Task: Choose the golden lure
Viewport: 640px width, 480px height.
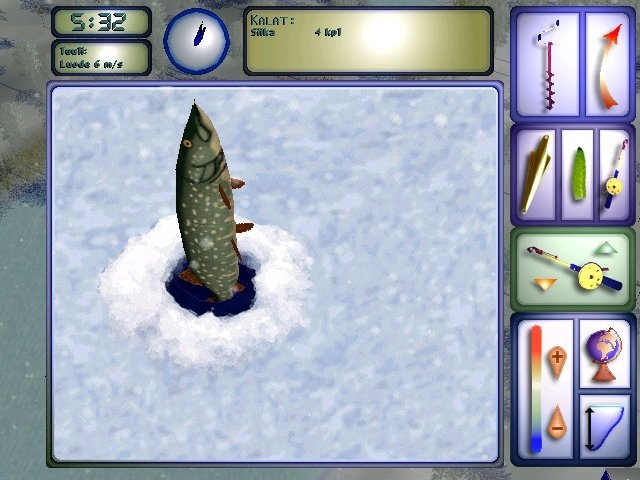Action: pyautogui.click(x=537, y=171)
